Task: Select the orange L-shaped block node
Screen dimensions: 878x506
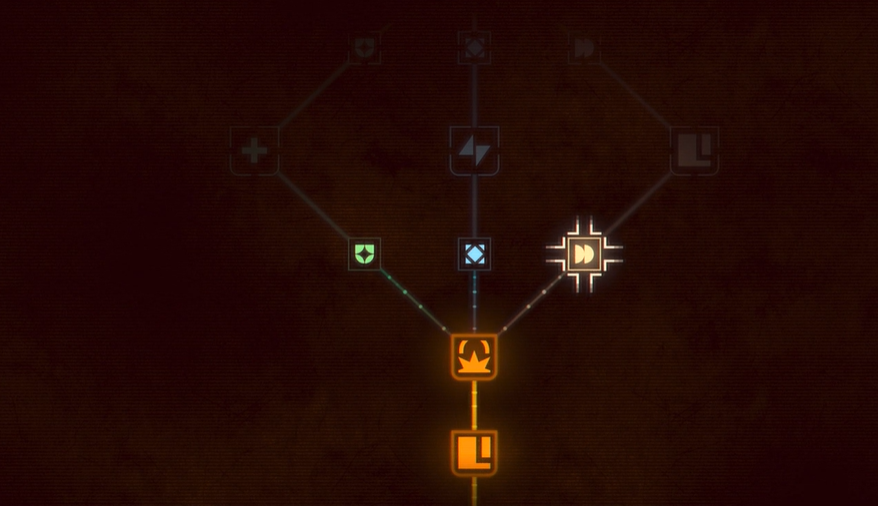Action: 474,453
